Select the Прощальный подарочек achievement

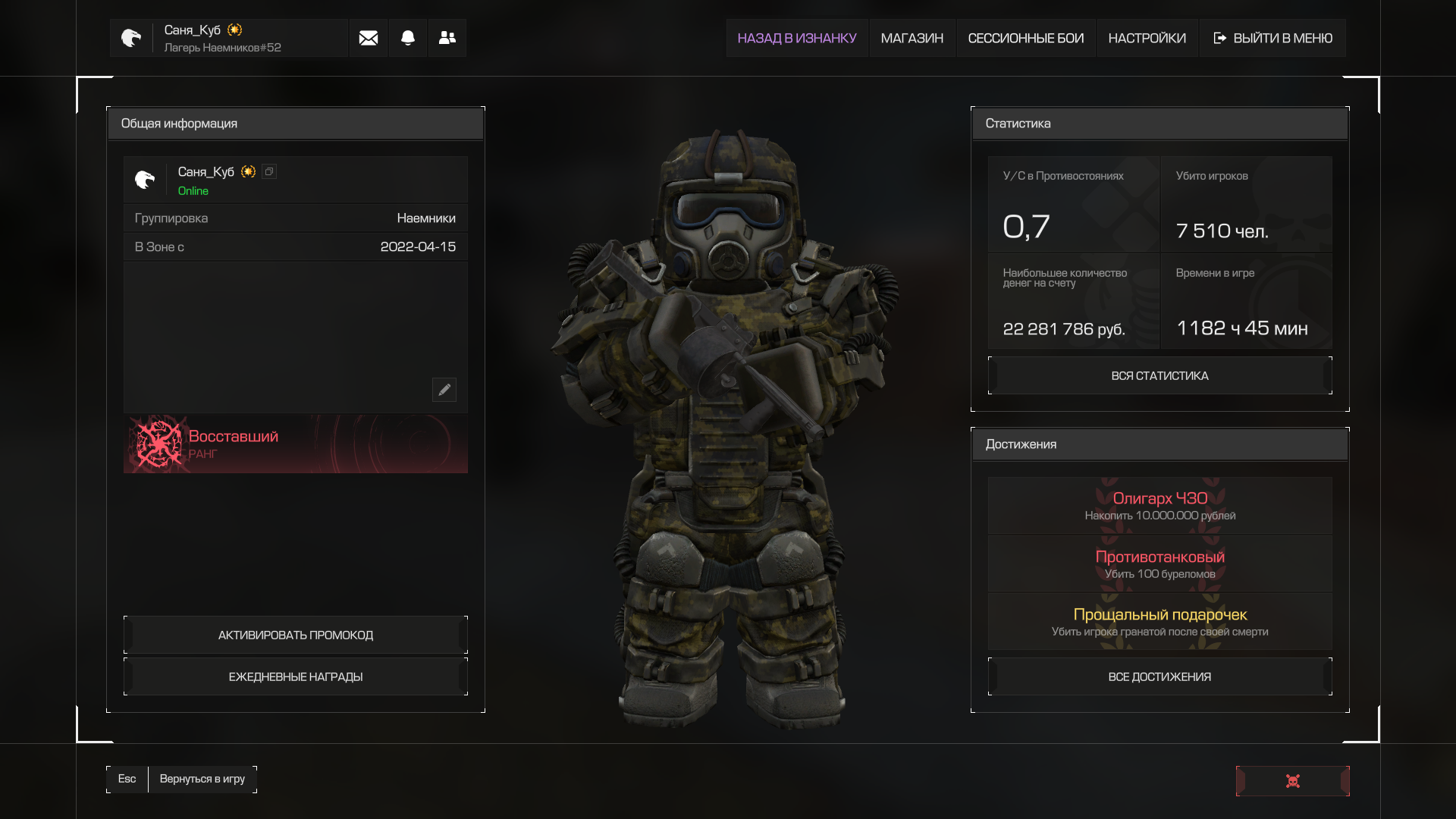(x=1159, y=621)
